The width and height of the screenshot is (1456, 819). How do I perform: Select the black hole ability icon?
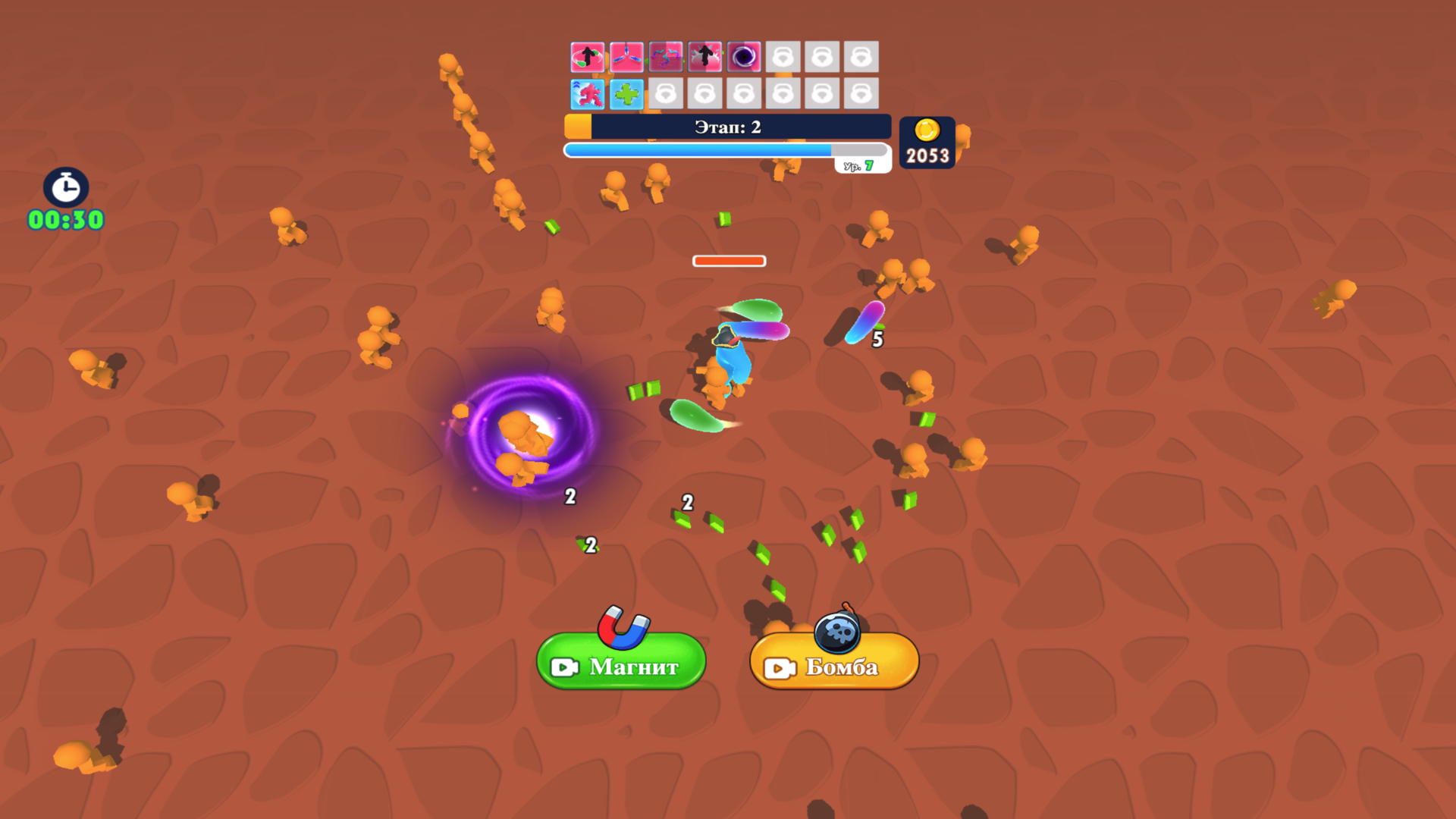point(745,57)
